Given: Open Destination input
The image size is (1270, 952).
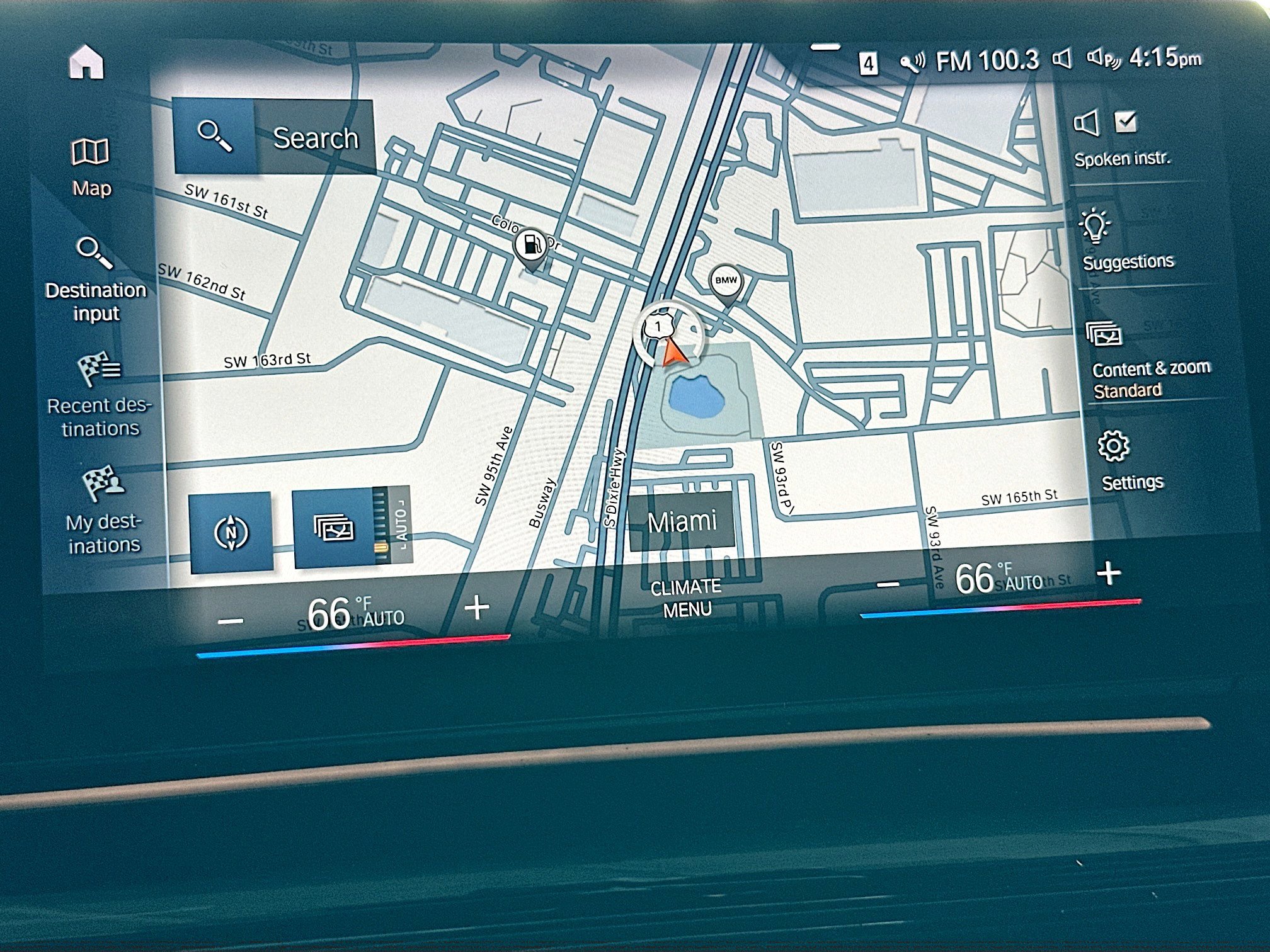Looking at the screenshot, I should (96, 279).
